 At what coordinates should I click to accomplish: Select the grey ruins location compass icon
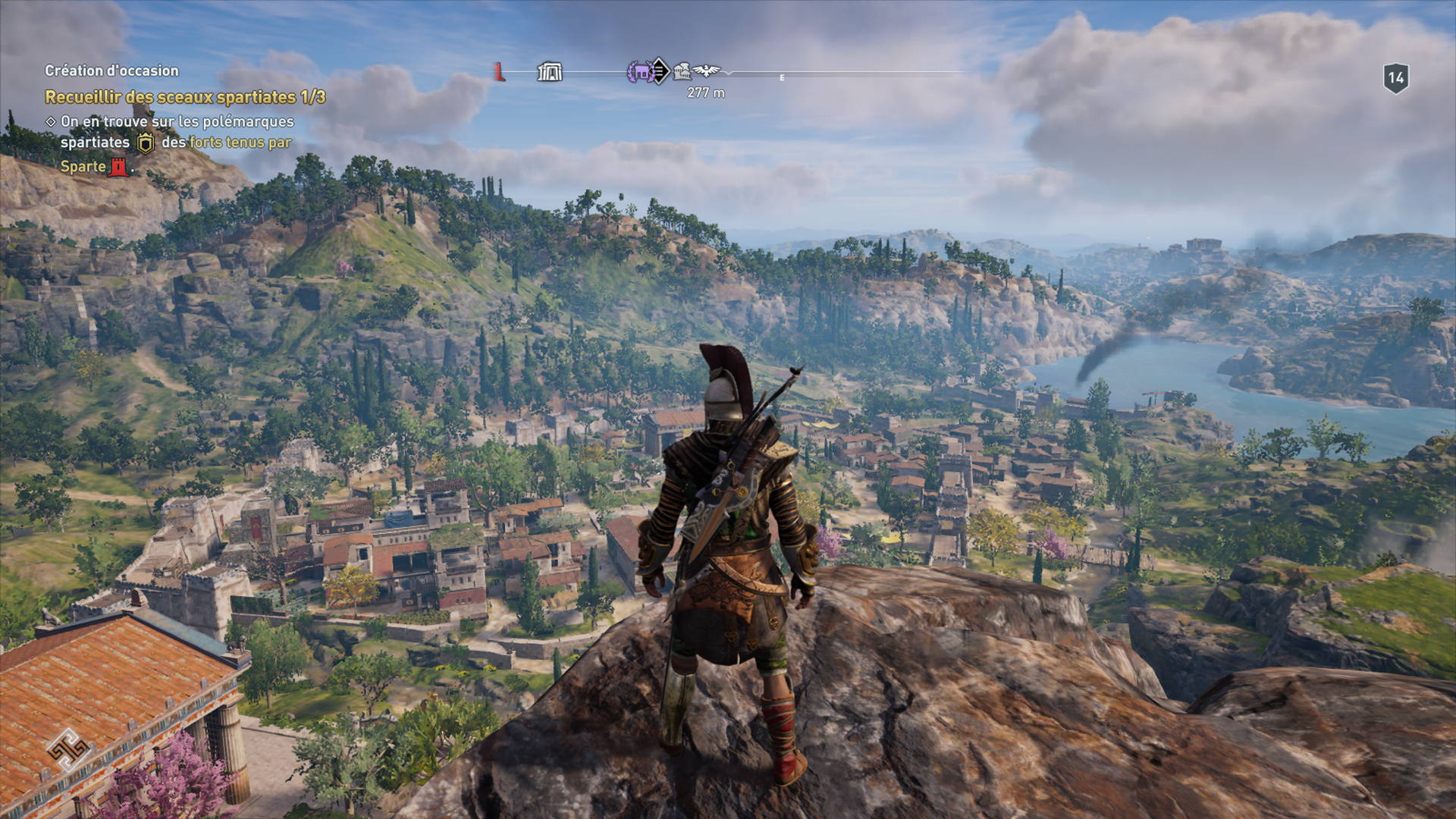point(682,72)
